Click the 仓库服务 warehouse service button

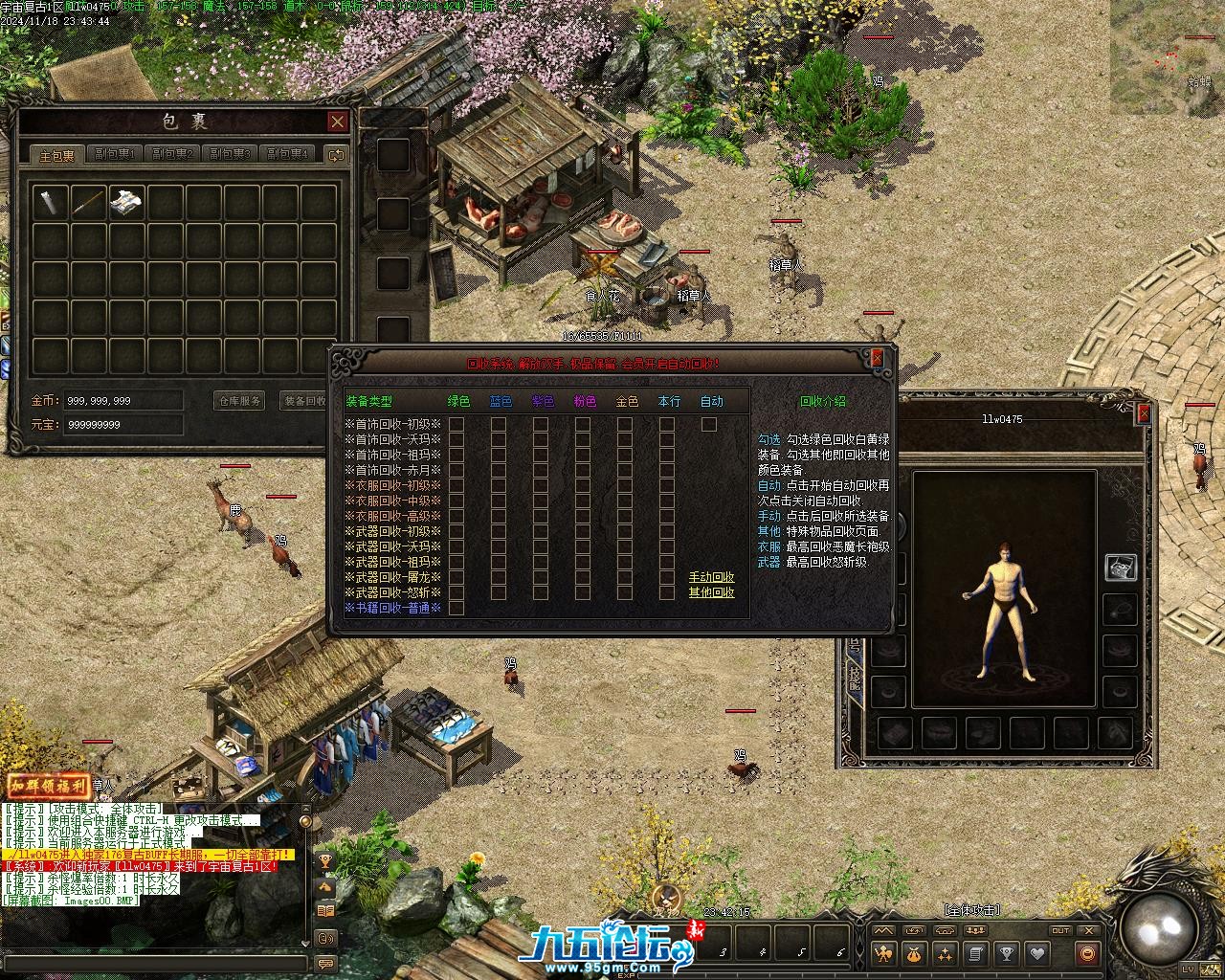click(x=239, y=401)
